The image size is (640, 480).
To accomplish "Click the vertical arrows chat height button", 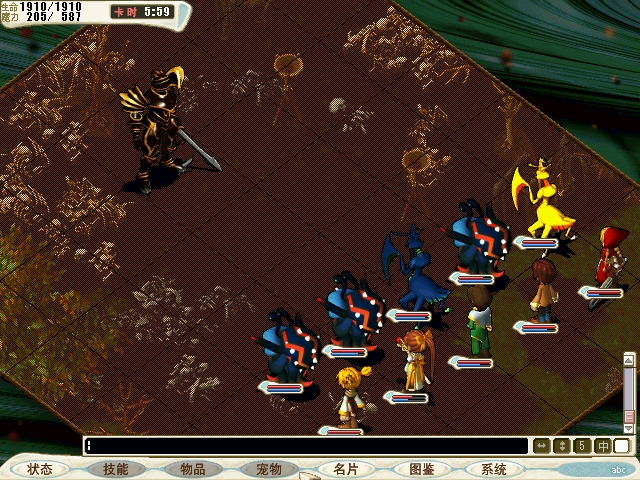I will pos(561,446).
